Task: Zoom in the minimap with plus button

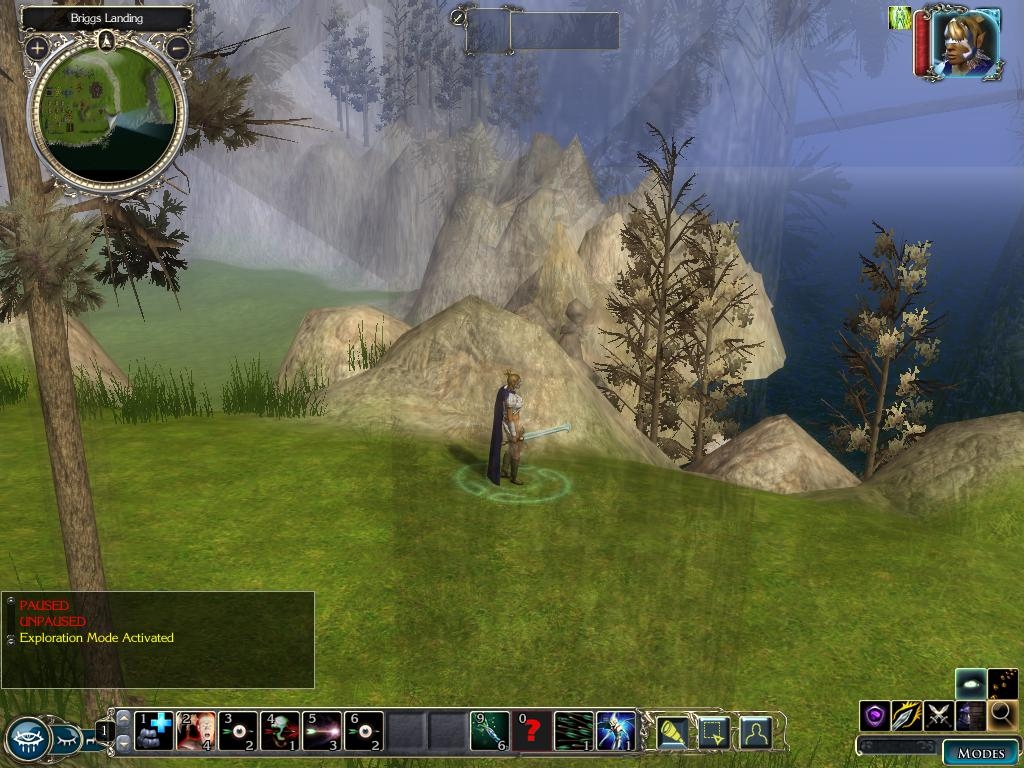Action: pos(37,47)
